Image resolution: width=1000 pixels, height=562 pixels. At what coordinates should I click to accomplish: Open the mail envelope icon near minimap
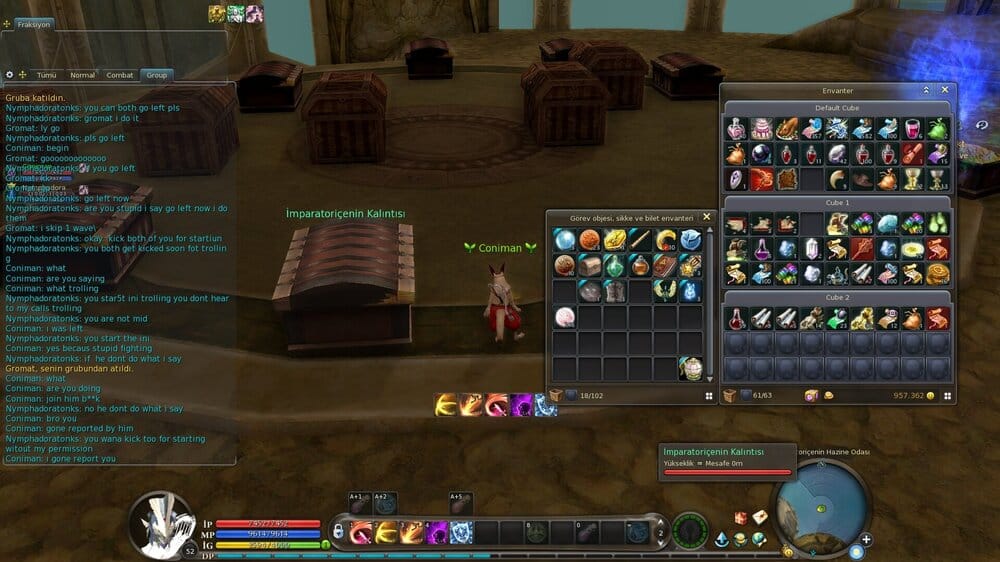760,517
